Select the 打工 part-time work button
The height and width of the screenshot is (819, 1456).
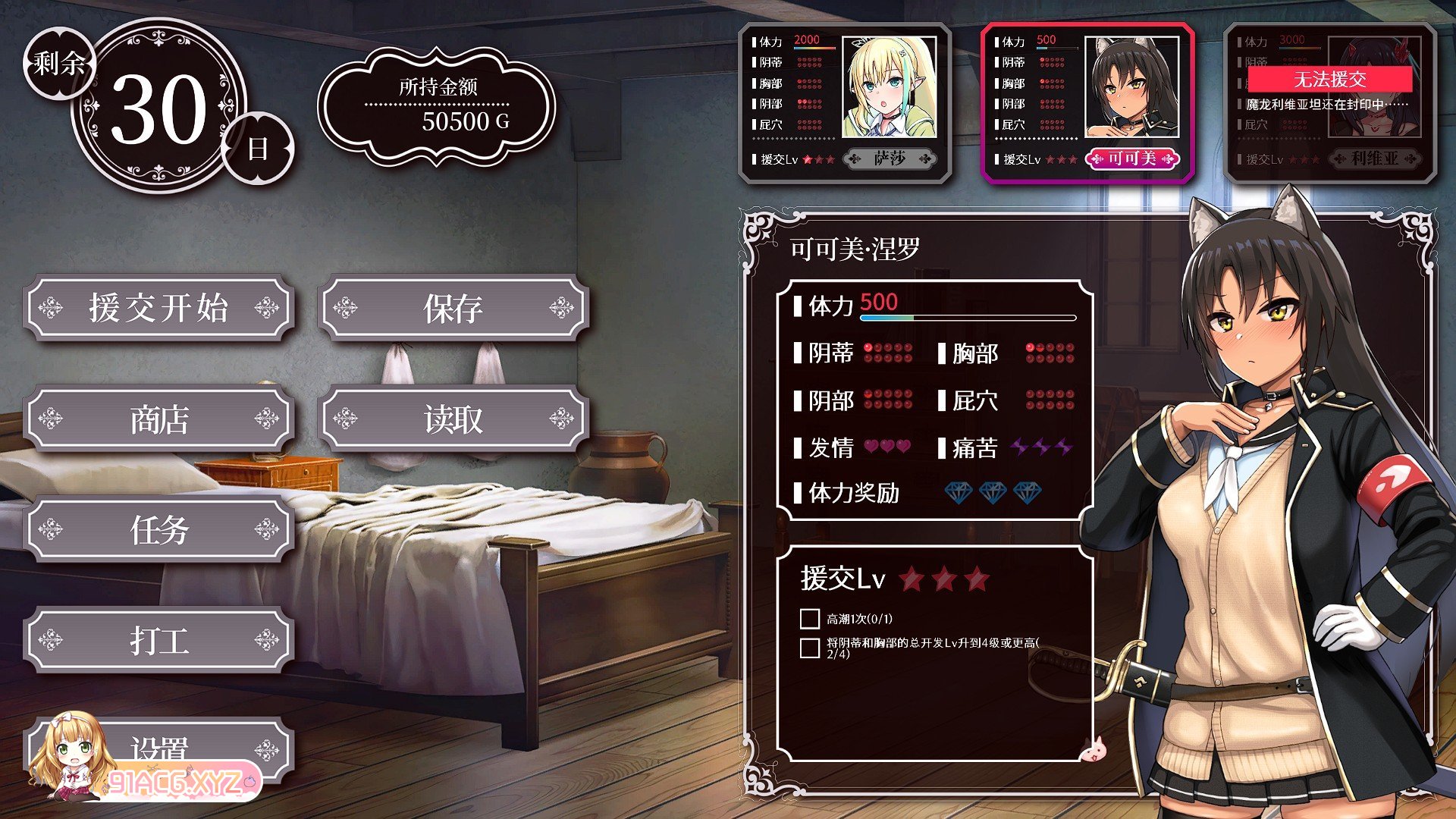pyautogui.click(x=158, y=640)
